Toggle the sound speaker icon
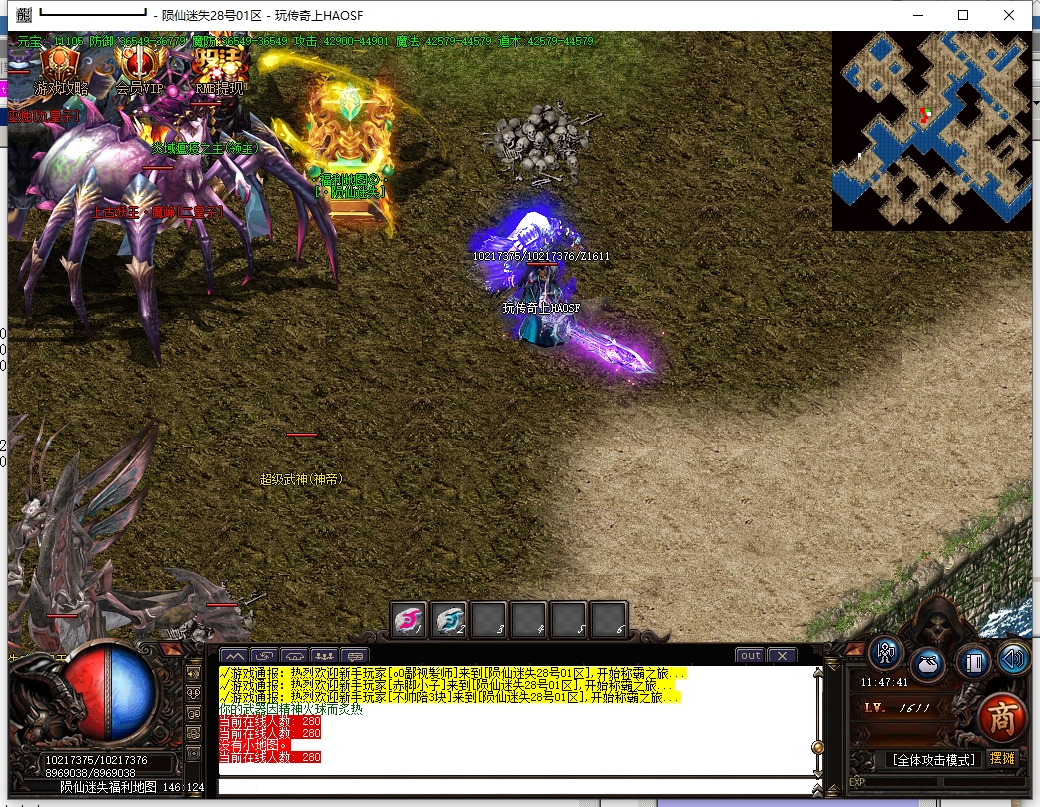Viewport: 1040px width, 807px height. pyautogui.click(x=1012, y=658)
